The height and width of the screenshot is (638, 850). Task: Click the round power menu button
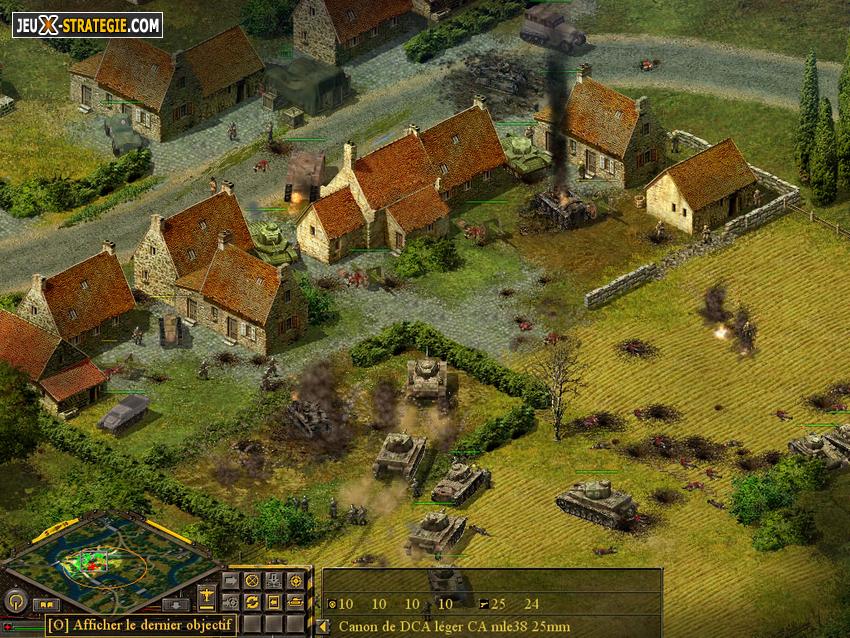(16, 600)
